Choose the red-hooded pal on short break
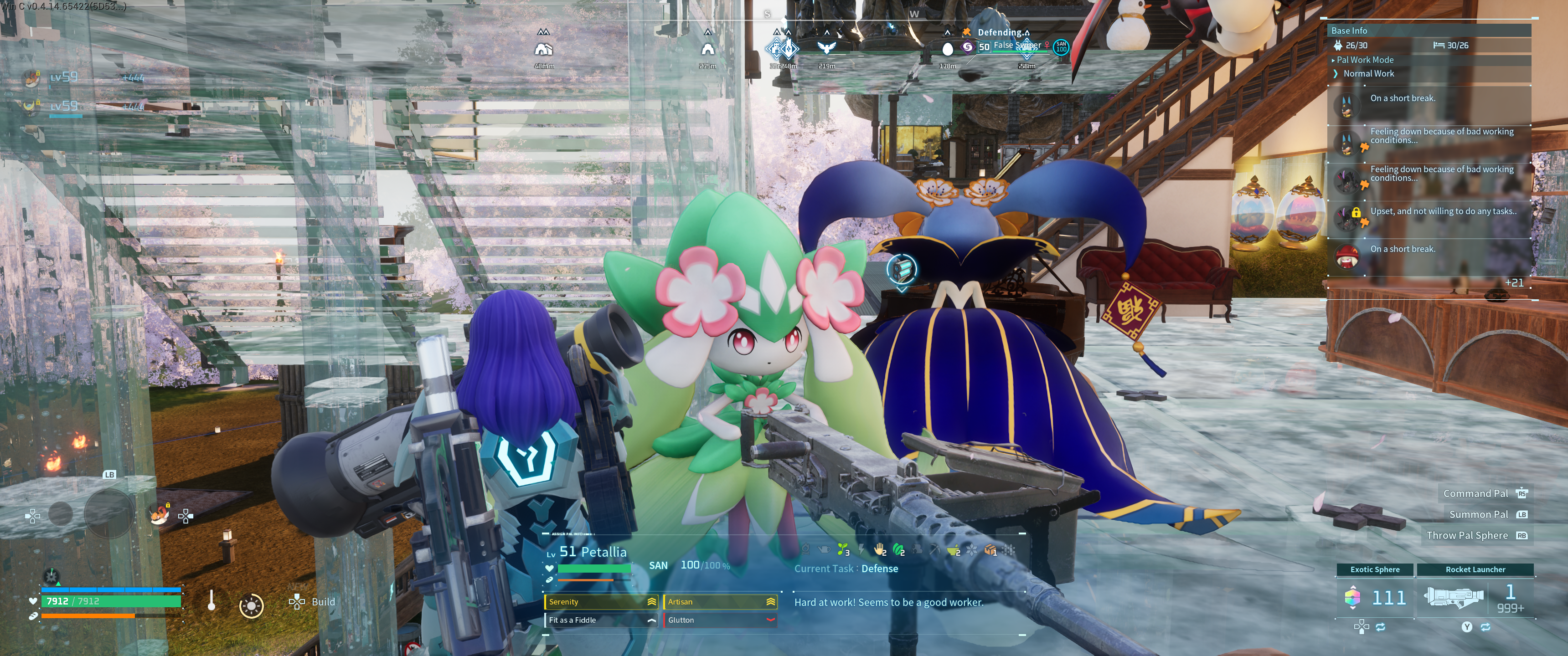 click(1348, 256)
